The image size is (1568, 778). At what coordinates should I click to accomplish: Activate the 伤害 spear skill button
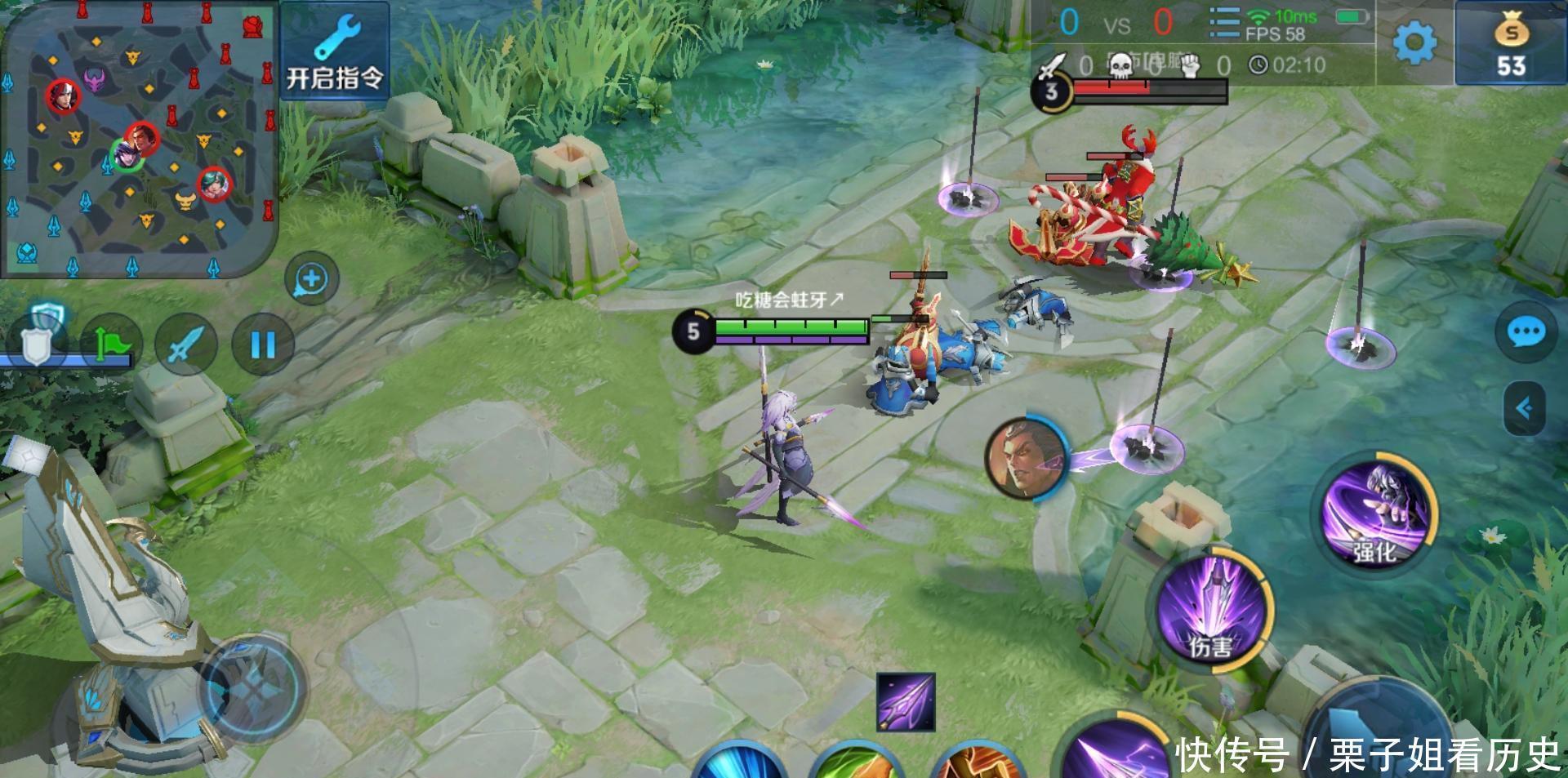click(1212, 611)
